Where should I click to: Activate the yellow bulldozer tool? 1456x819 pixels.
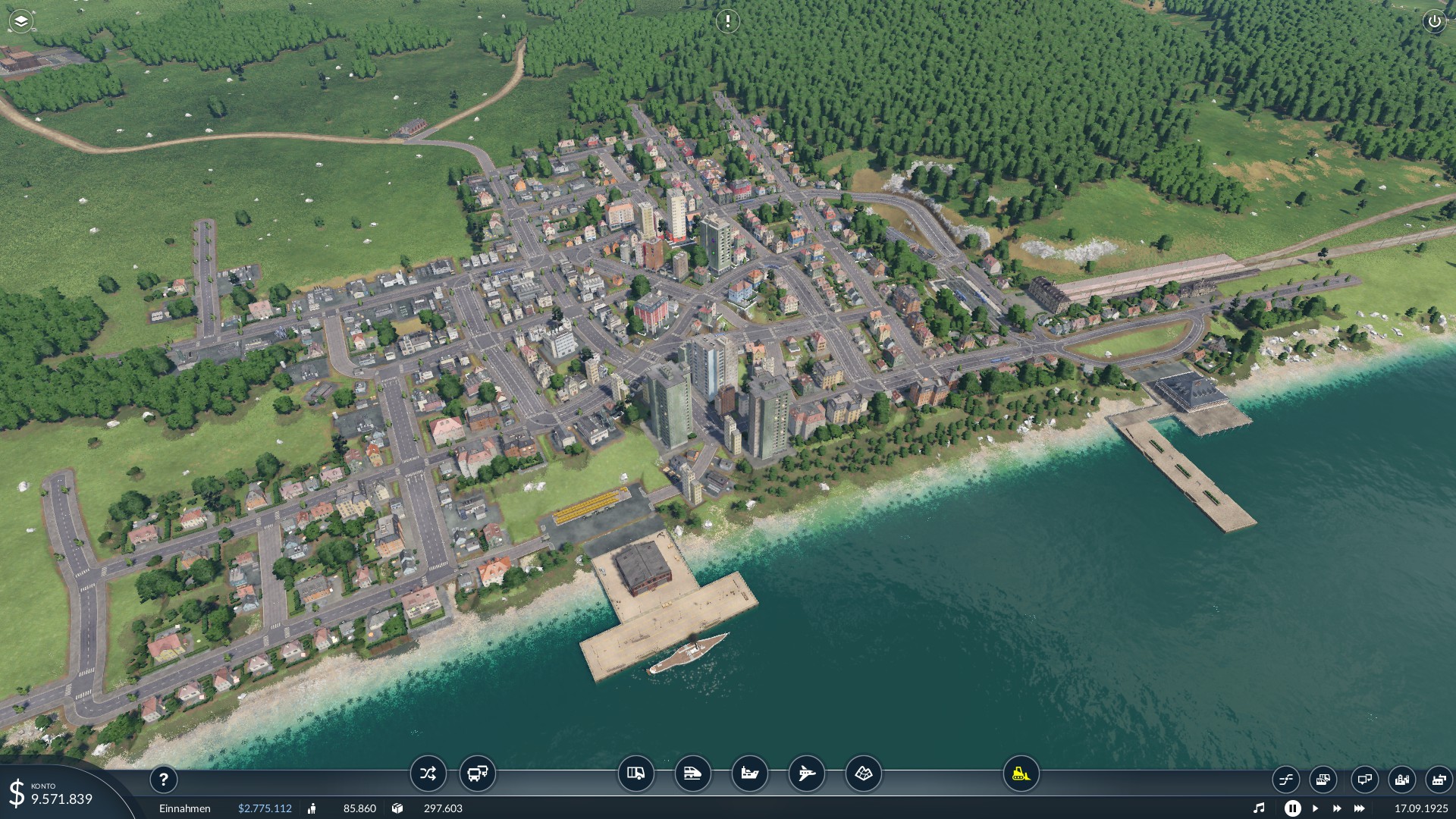click(x=1021, y=773)
